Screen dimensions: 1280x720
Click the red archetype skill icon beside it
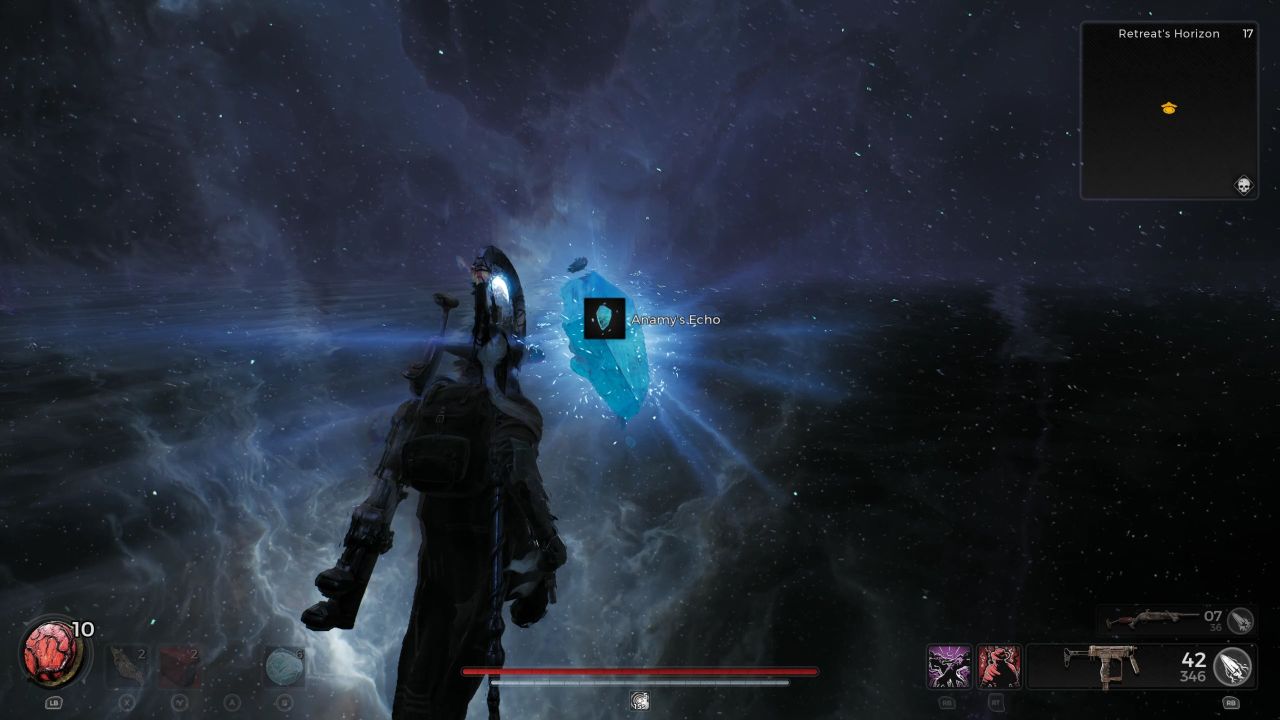(x=998, y=667)
